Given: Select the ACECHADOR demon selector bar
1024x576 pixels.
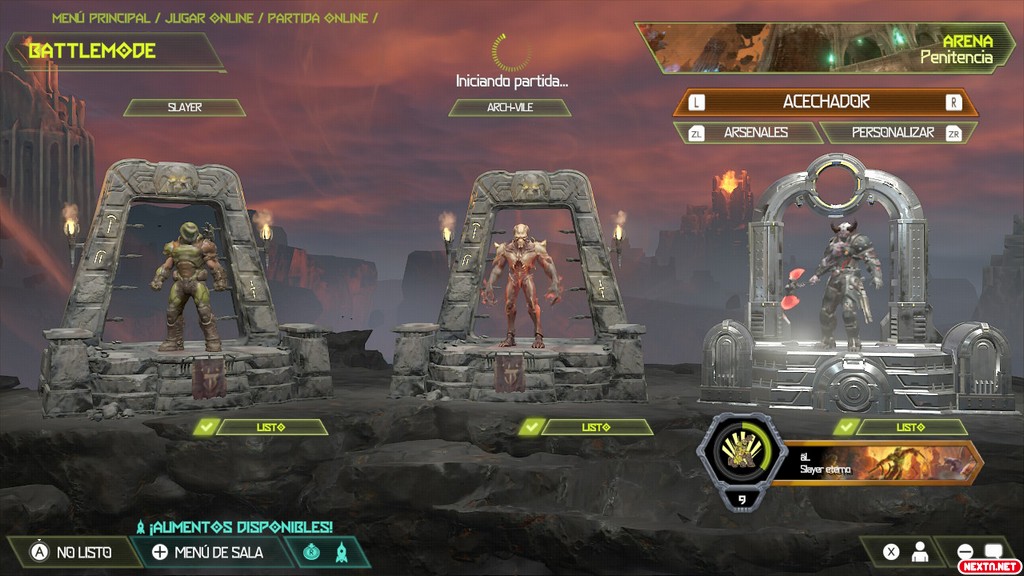Looking at the screenshot, I should (825, 102).
